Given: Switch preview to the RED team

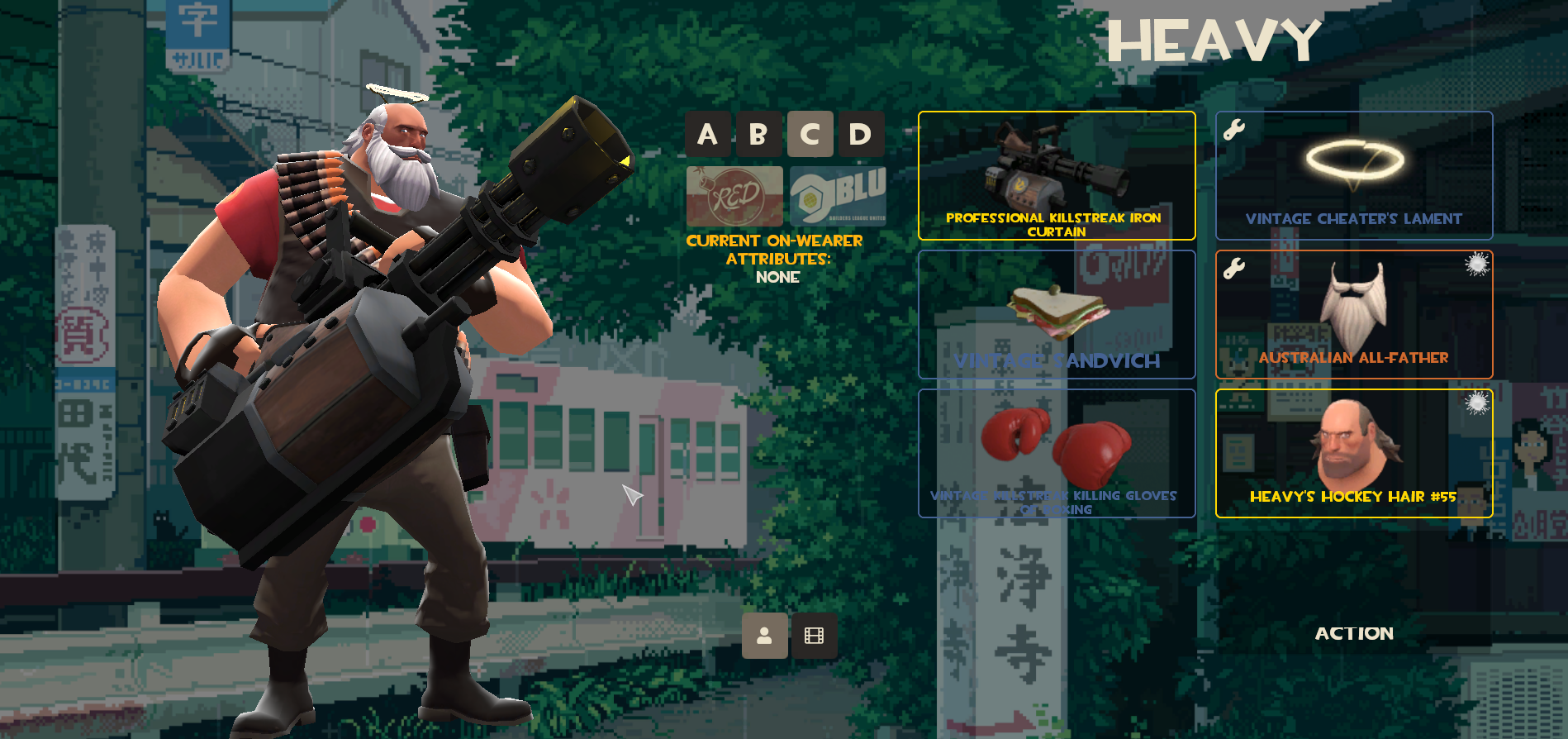Looking at the screenshot, I should click(734, 196).
